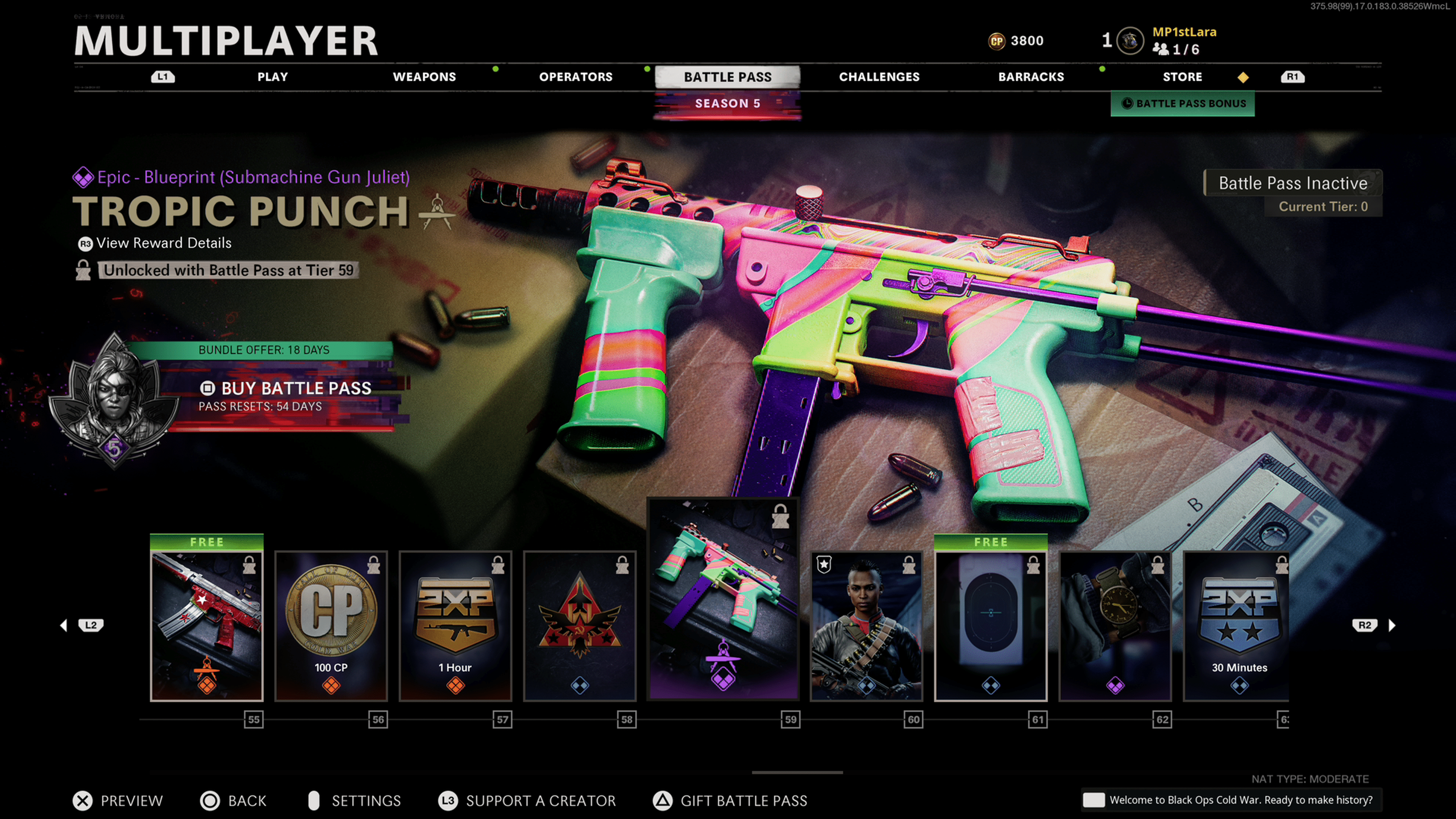
Task: Select the Challenges tab
Action: 879,77
